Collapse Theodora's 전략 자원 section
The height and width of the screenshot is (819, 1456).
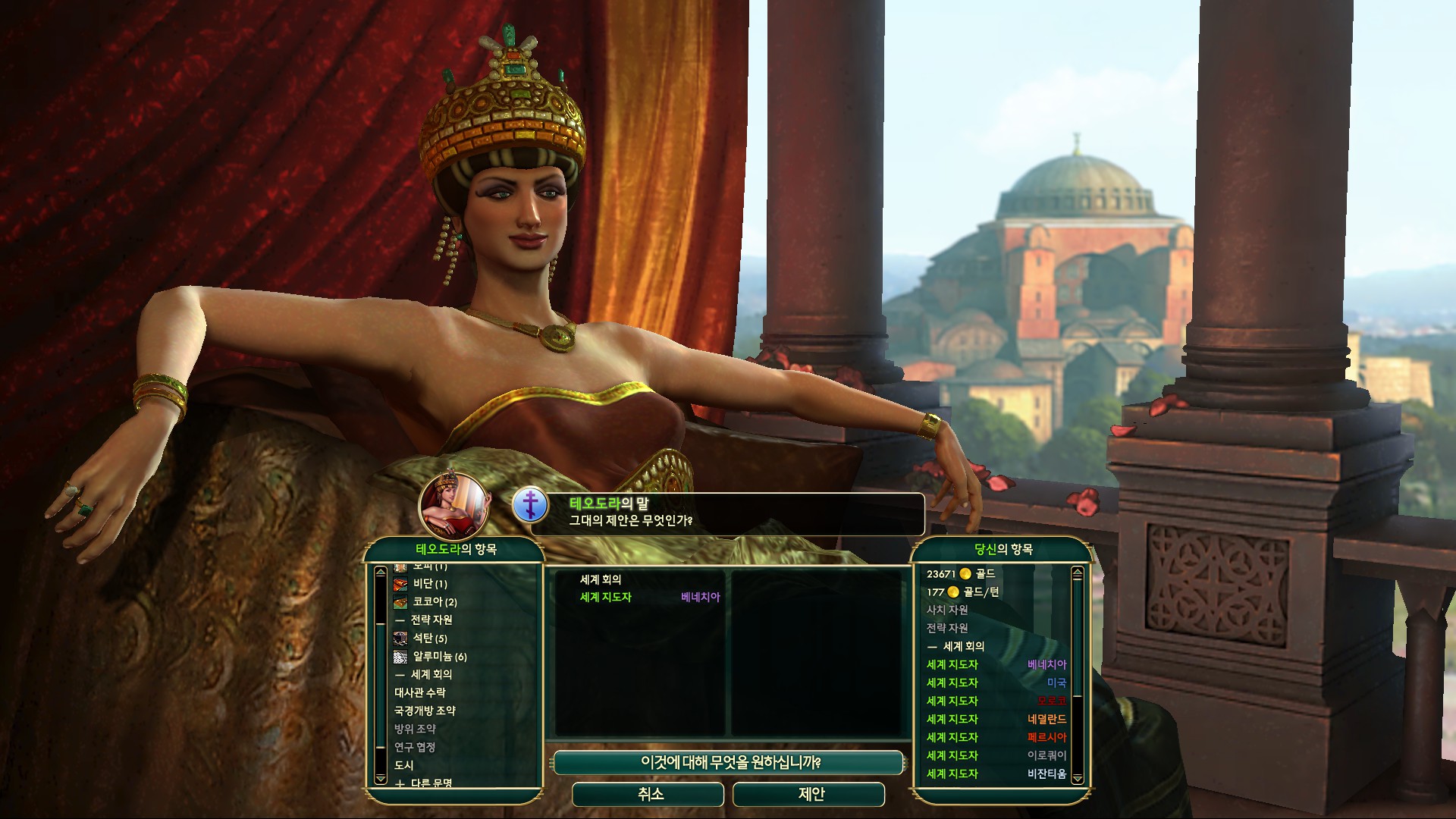[x=423, y=620]
